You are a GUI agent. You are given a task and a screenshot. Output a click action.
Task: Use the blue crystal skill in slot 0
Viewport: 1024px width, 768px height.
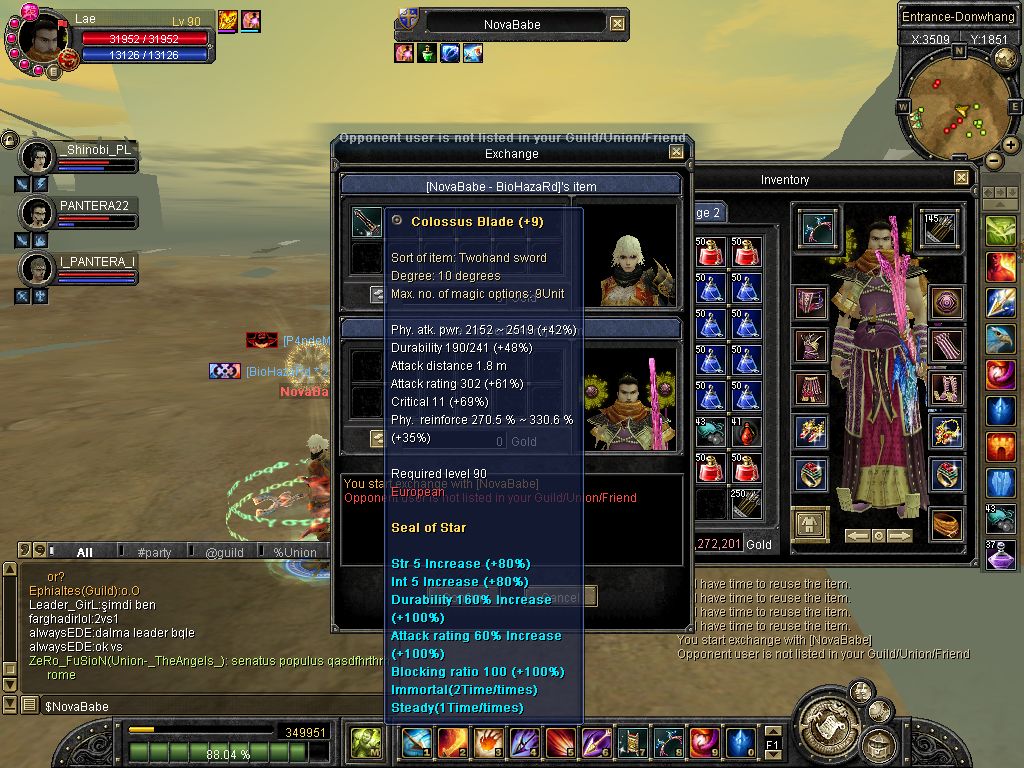[740, 742]
